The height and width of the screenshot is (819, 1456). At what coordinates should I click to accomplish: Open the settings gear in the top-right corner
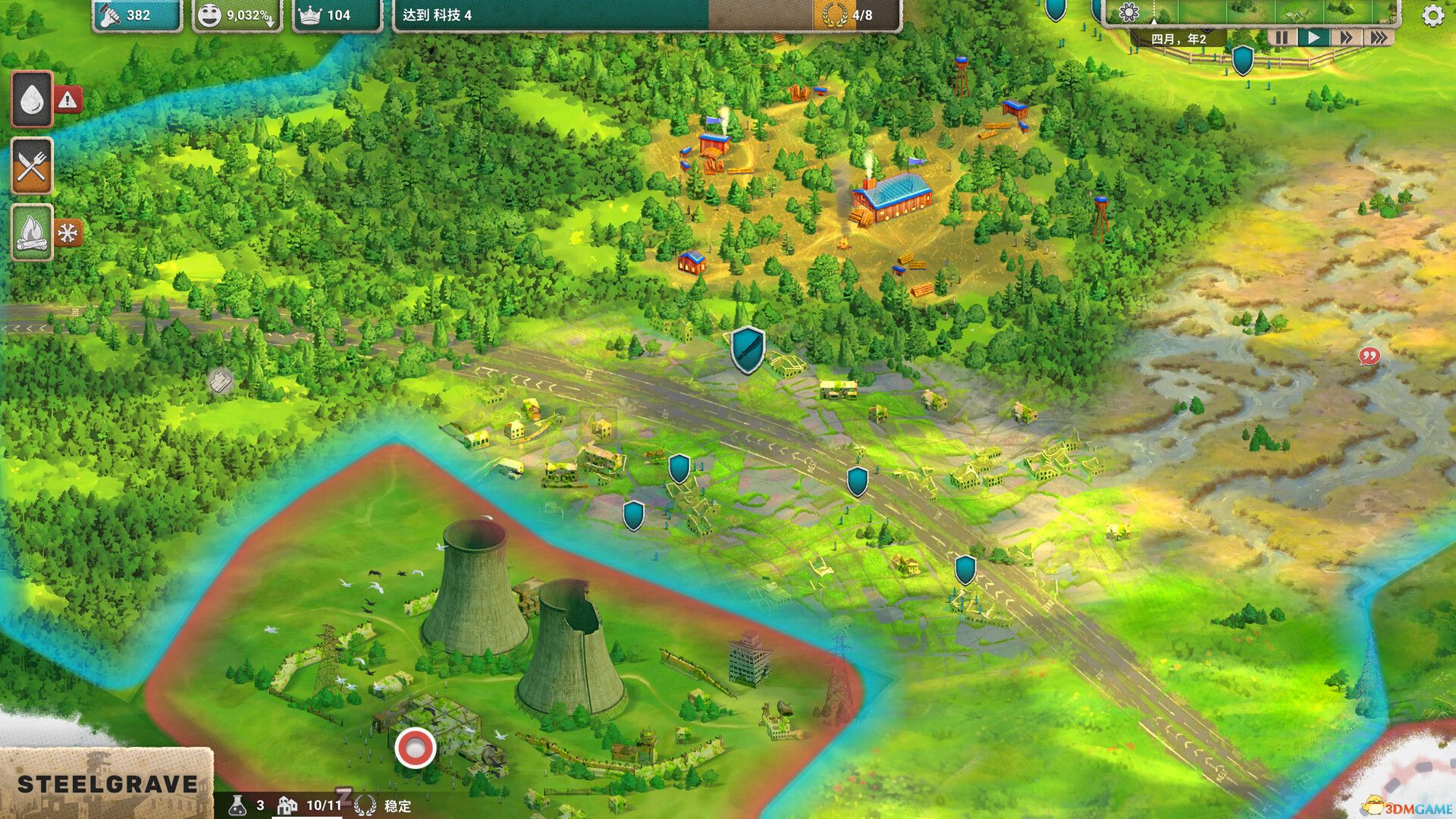[1432, 14]
